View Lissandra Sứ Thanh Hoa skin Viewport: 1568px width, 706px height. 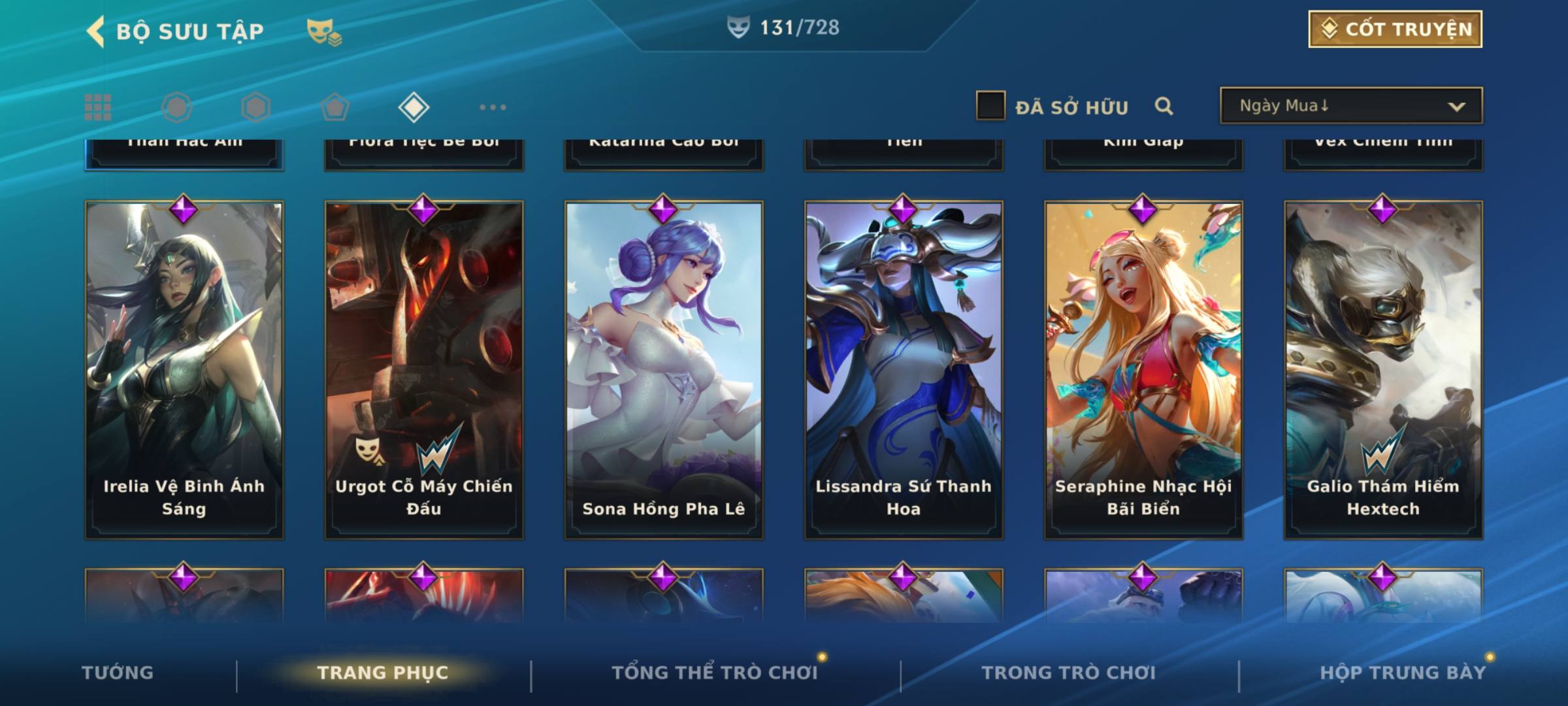[904, 369]
